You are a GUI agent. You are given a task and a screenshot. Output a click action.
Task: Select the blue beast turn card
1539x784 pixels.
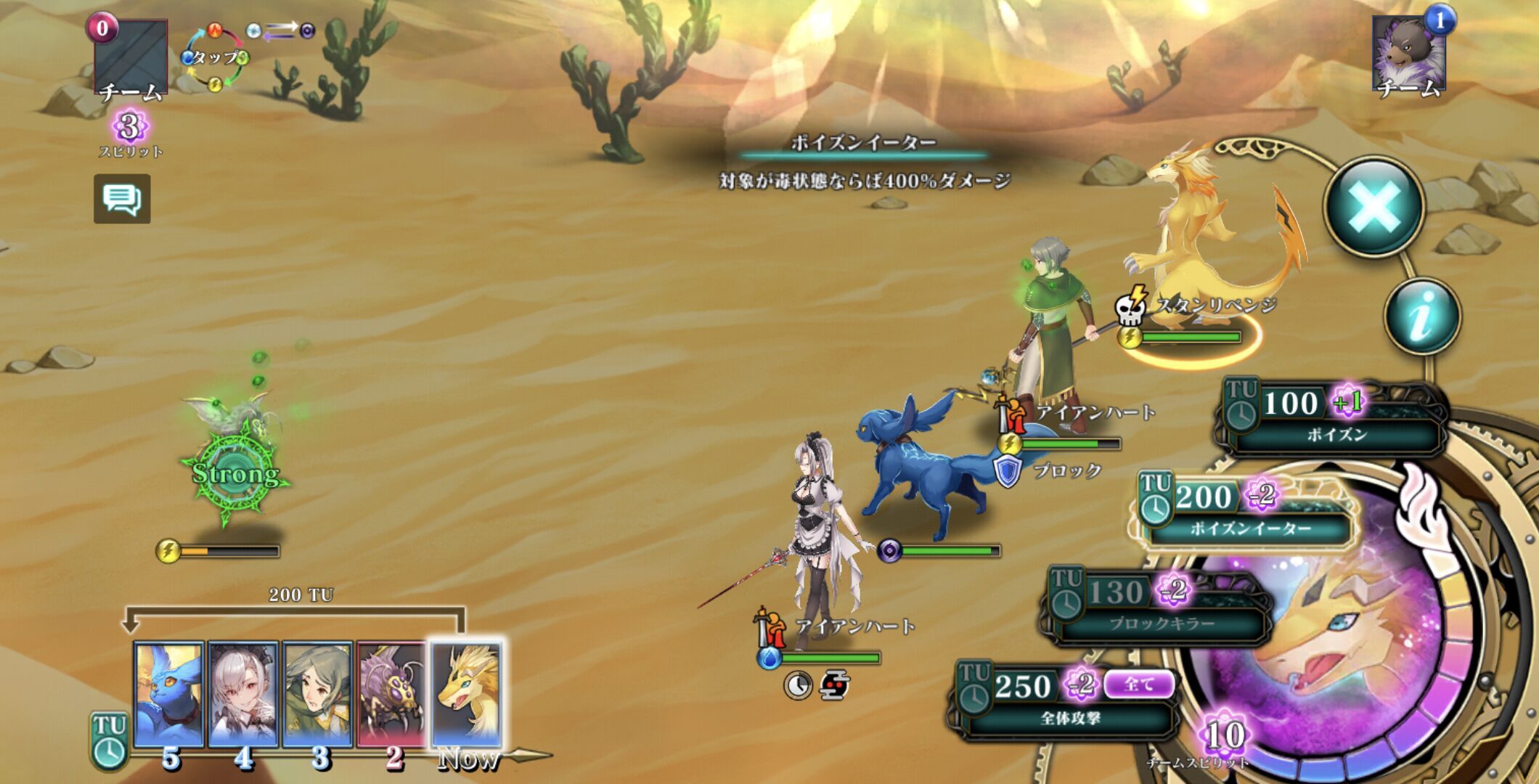(169, 695)
